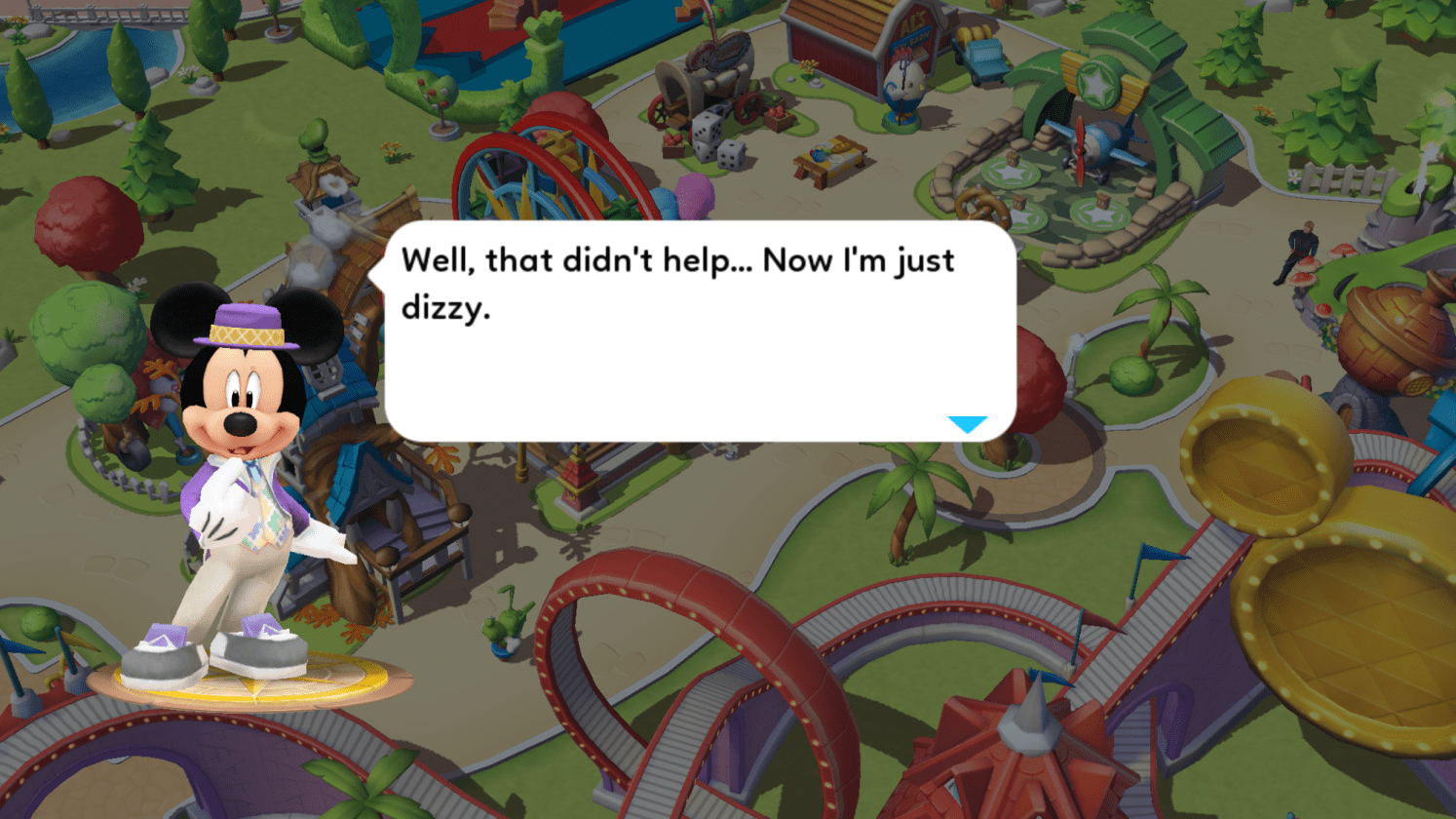The image size is (1456, 819).
Task: Advance dialogue with the blue arrow
Action: [x=967, y=424]
